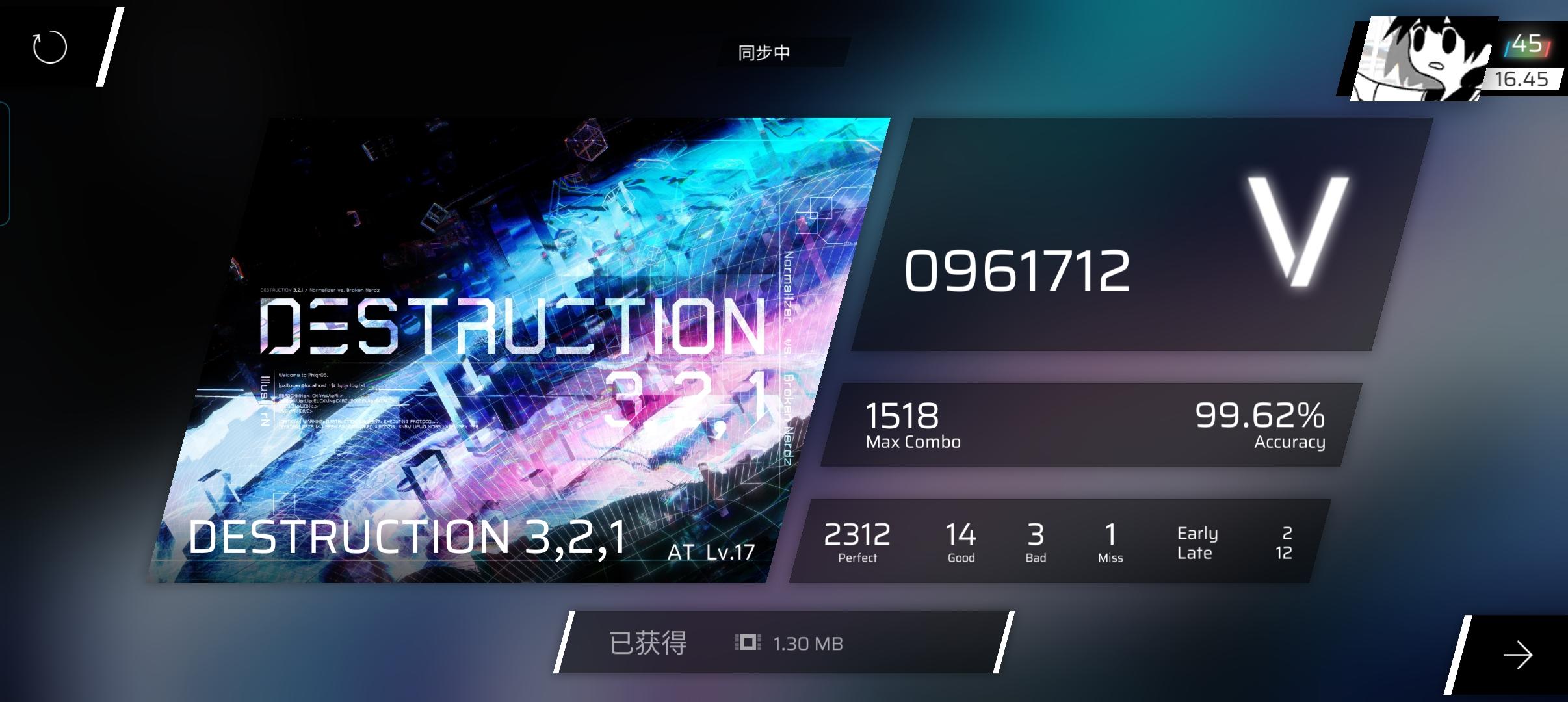Tap the Max Combo 1518 display
The height and width of the screenshot is (702, 1568).
pos(904,424)
